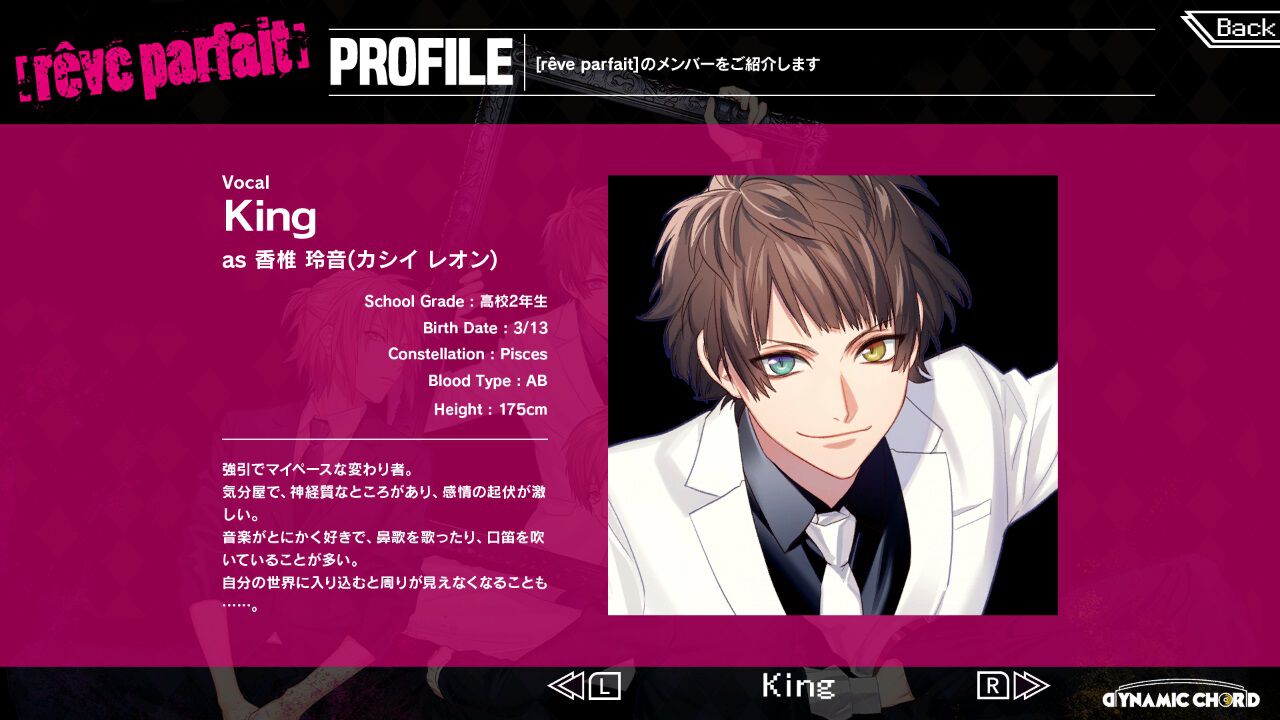Switch to the PROFILE section header
This screenshot has height=720, width=1280.
coord(418,62)
